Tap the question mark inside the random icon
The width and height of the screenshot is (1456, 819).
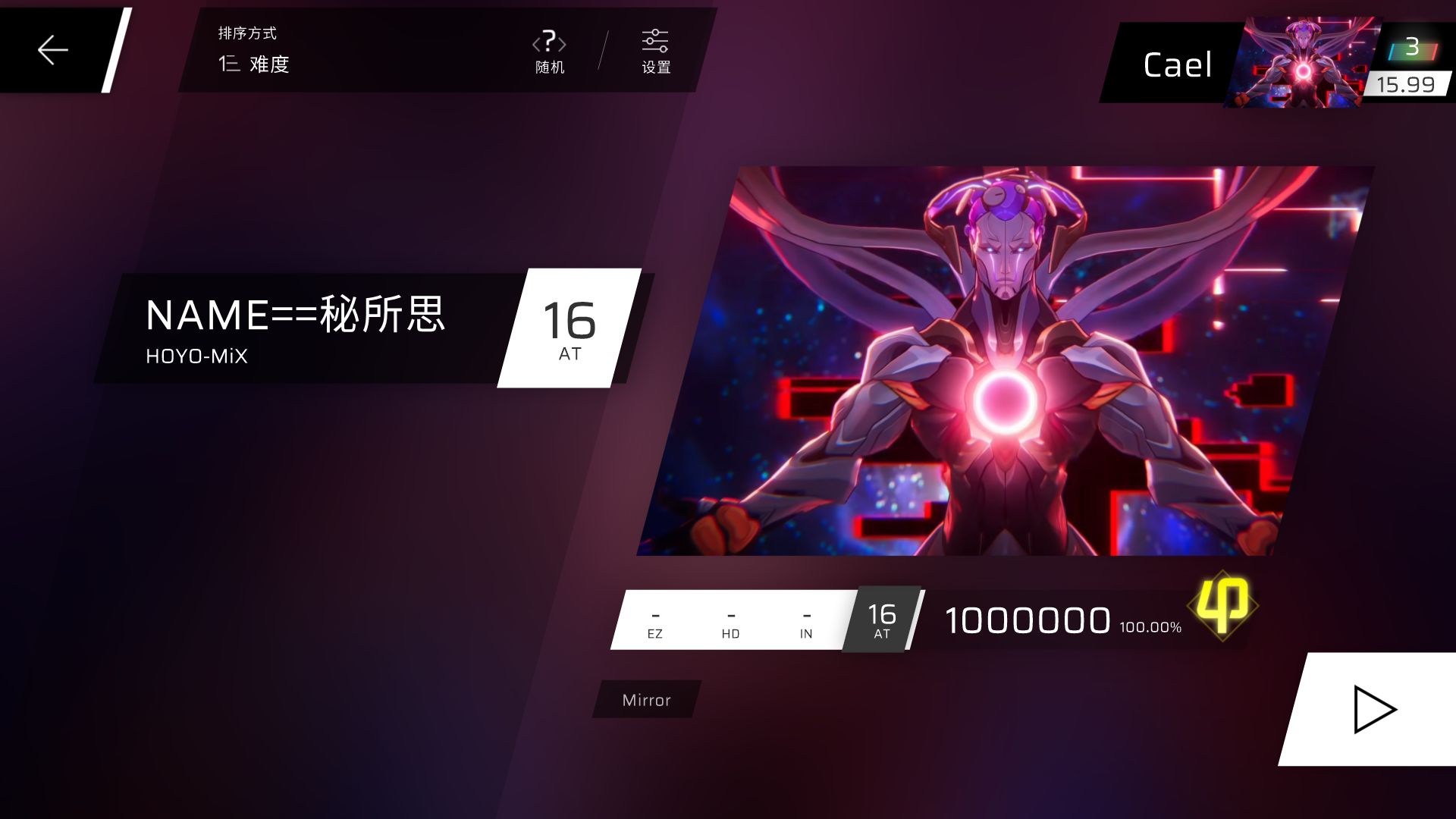548,42
